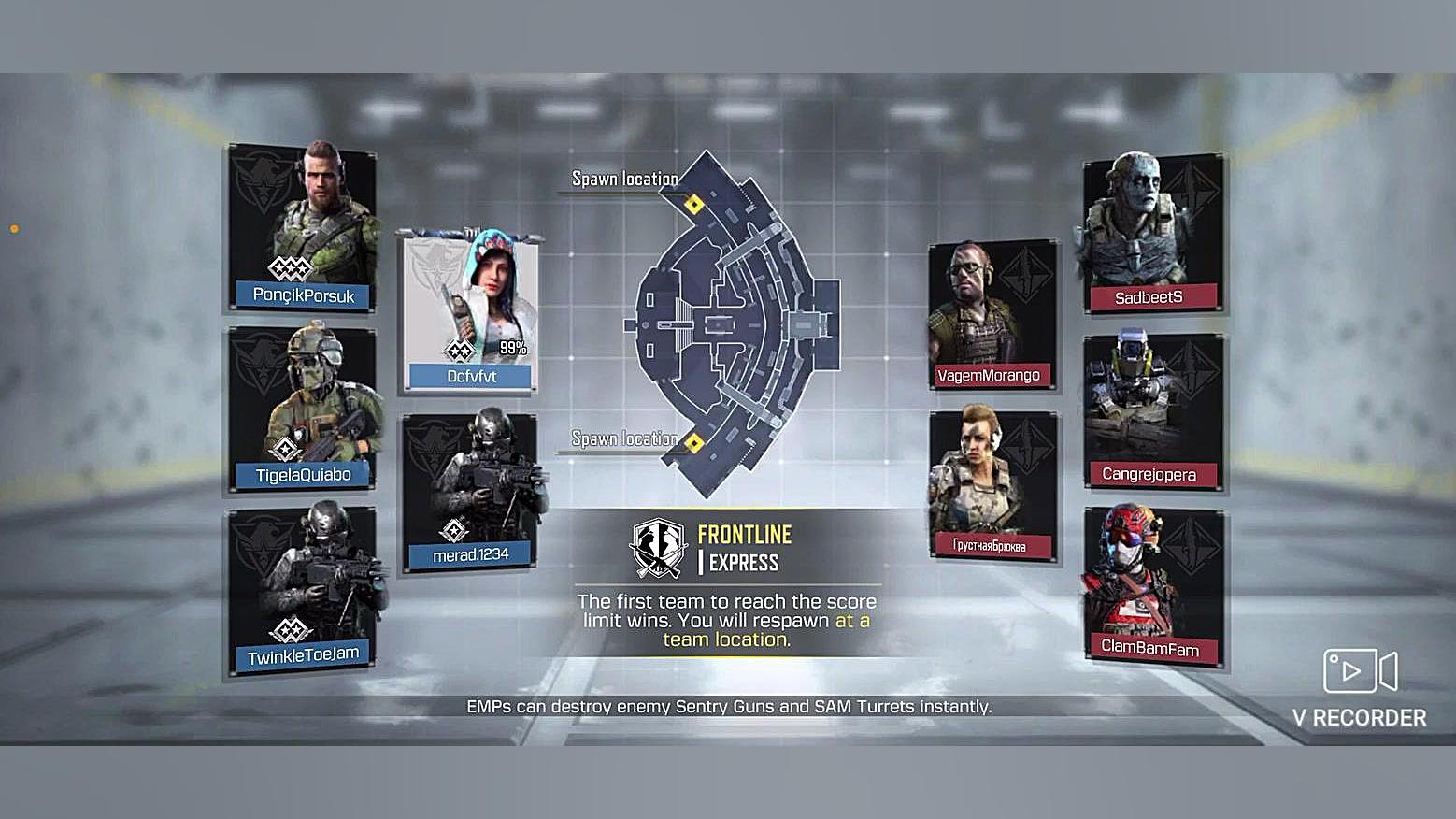Select the ГрустнаяБрюква player card
The image size is (1456, 819).
pyautogui.click(x=992, y=484)
